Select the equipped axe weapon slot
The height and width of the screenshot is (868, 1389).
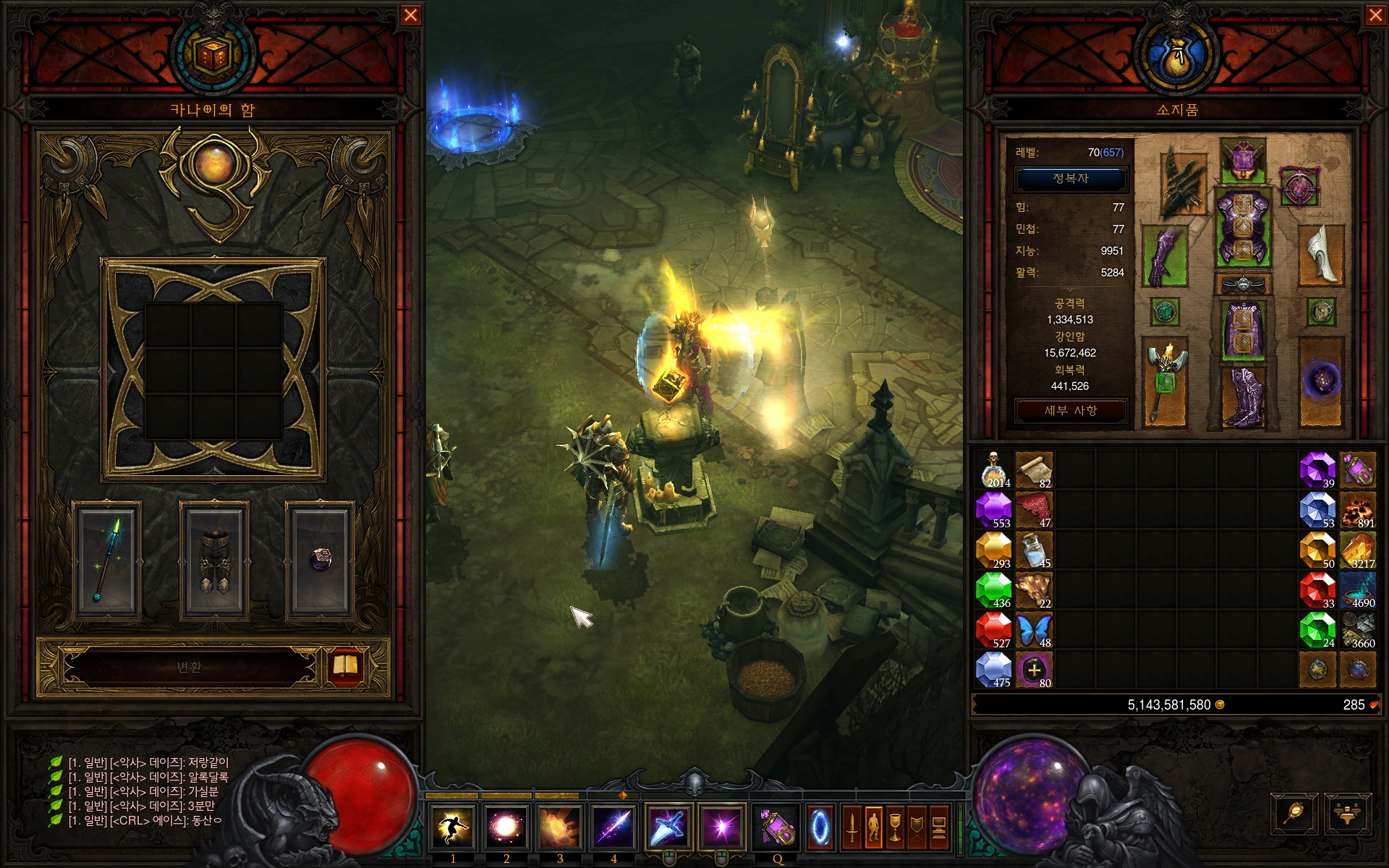[1165, 383]
